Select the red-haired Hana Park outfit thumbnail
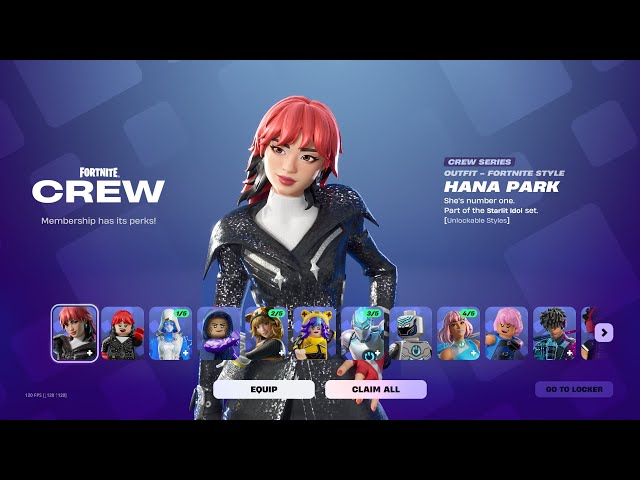 [75, 333]
